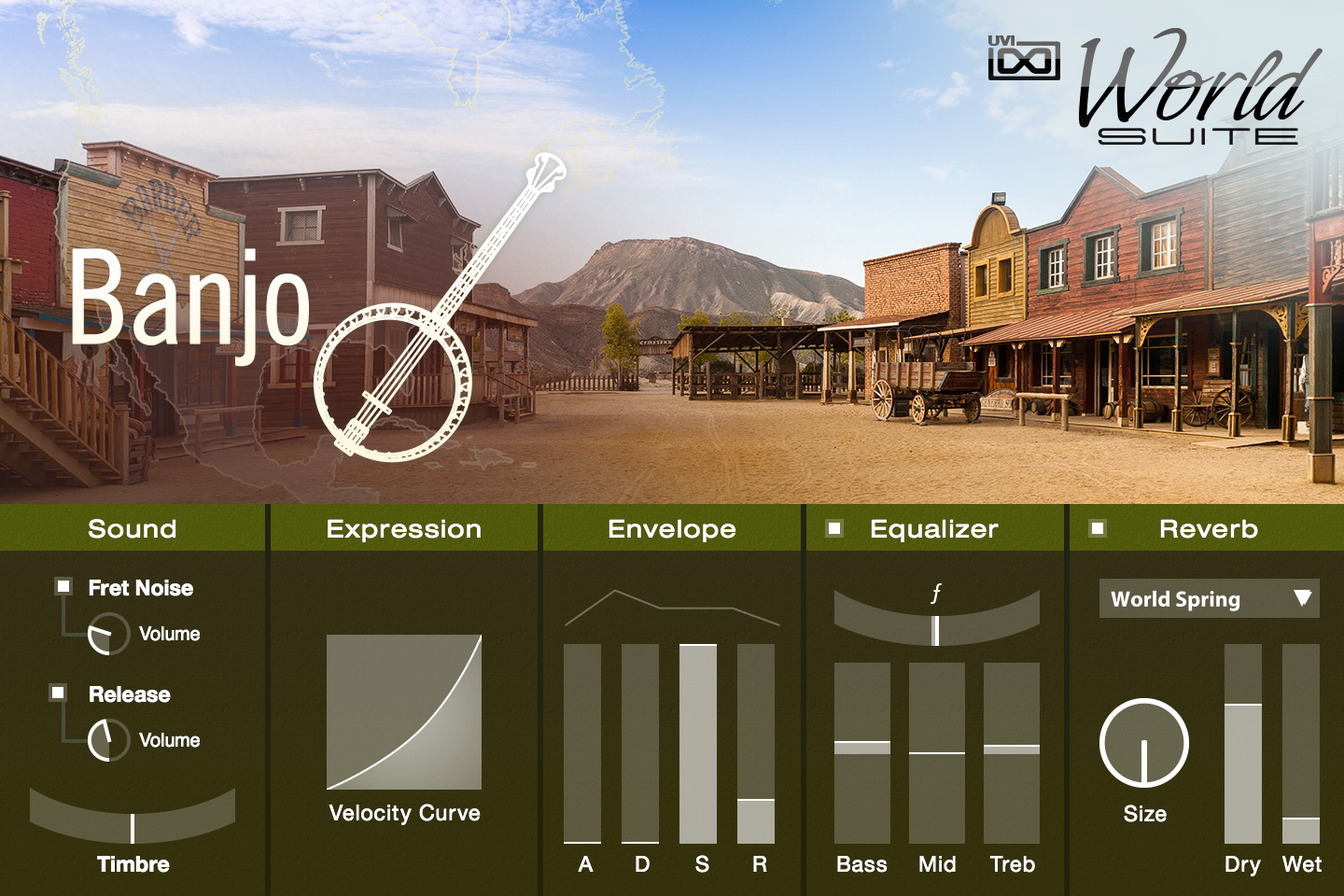The width and height of the screenshot is (1344, 896).
Task: Enable the Fret Noise checkbox
Action: pos(63,584)
